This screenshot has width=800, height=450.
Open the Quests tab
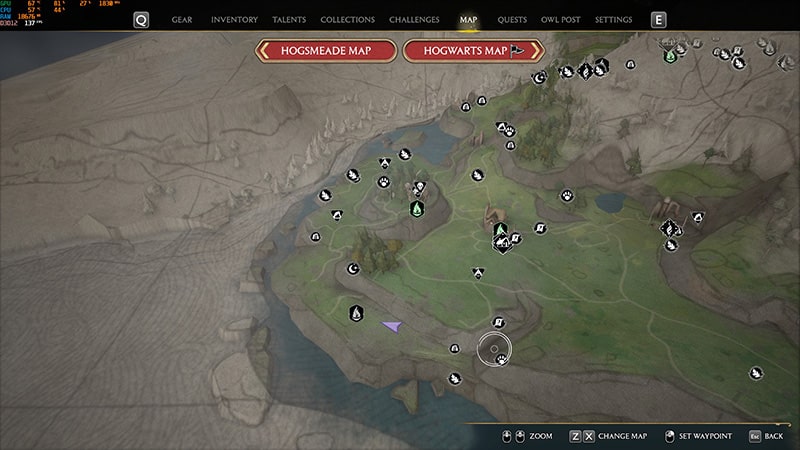tap(512, 19)
